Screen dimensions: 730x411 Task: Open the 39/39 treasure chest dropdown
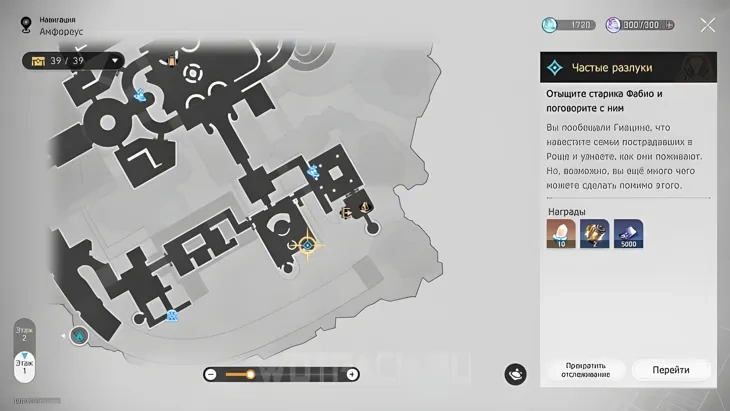pos(117,61)
